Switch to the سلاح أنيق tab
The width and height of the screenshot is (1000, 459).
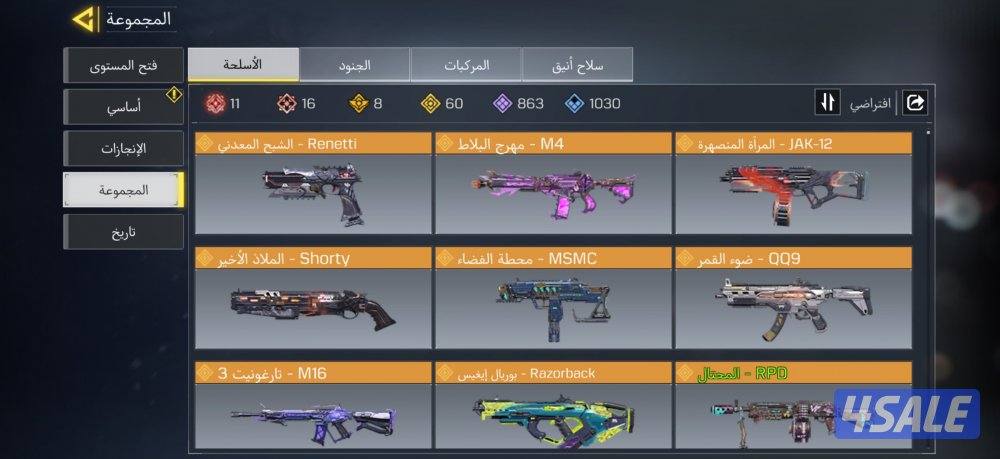577,65
